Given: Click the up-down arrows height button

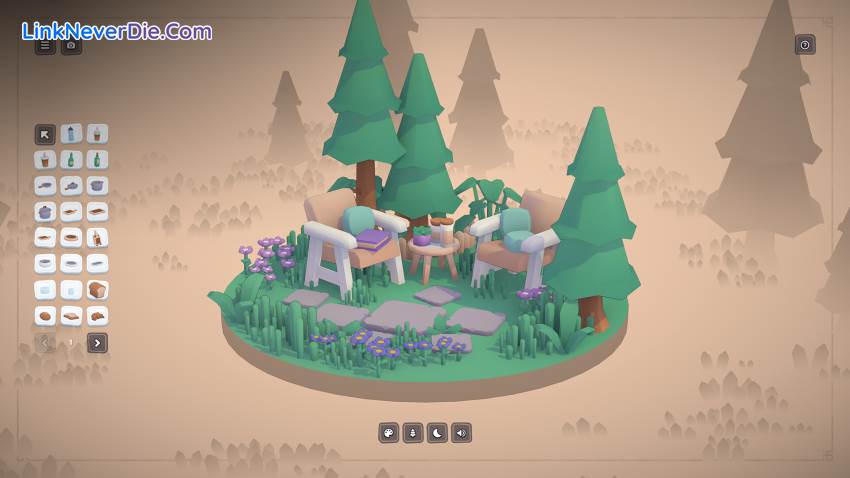Looking at the screenshot, I should coord(413,433).
